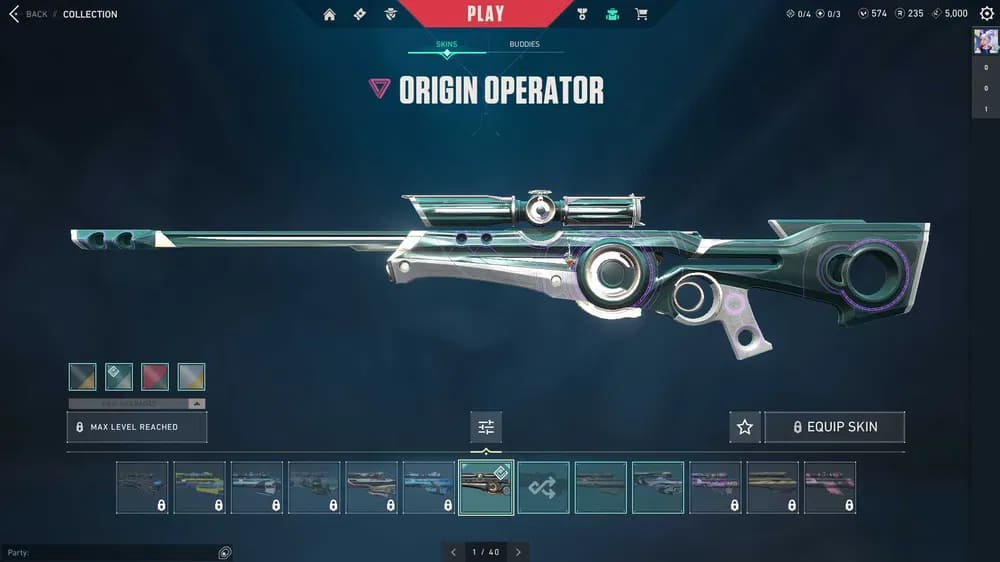Open the store cart icon

click(x=641, y=14)
